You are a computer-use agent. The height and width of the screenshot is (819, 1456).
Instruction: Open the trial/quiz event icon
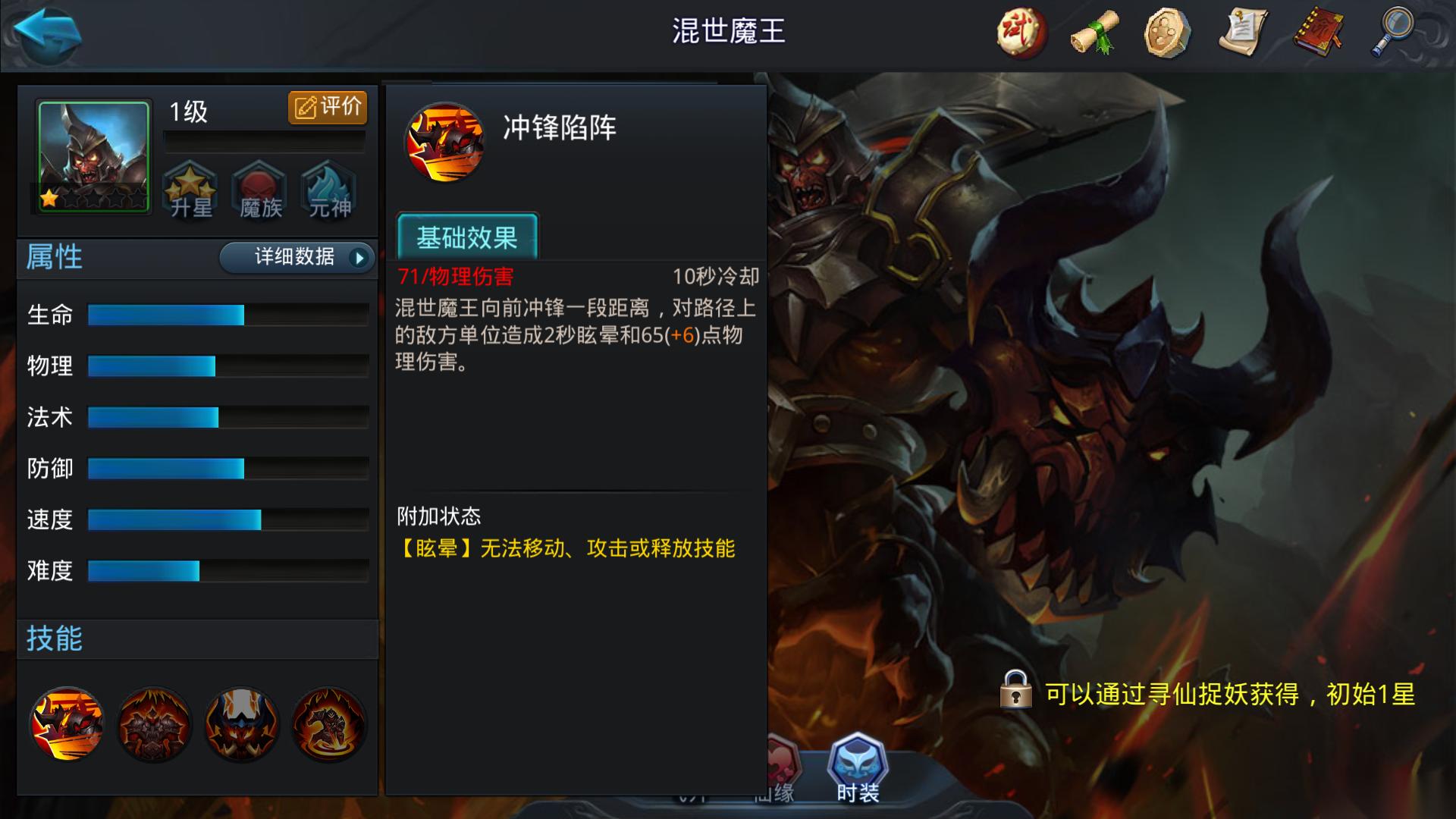point(1020,32)
